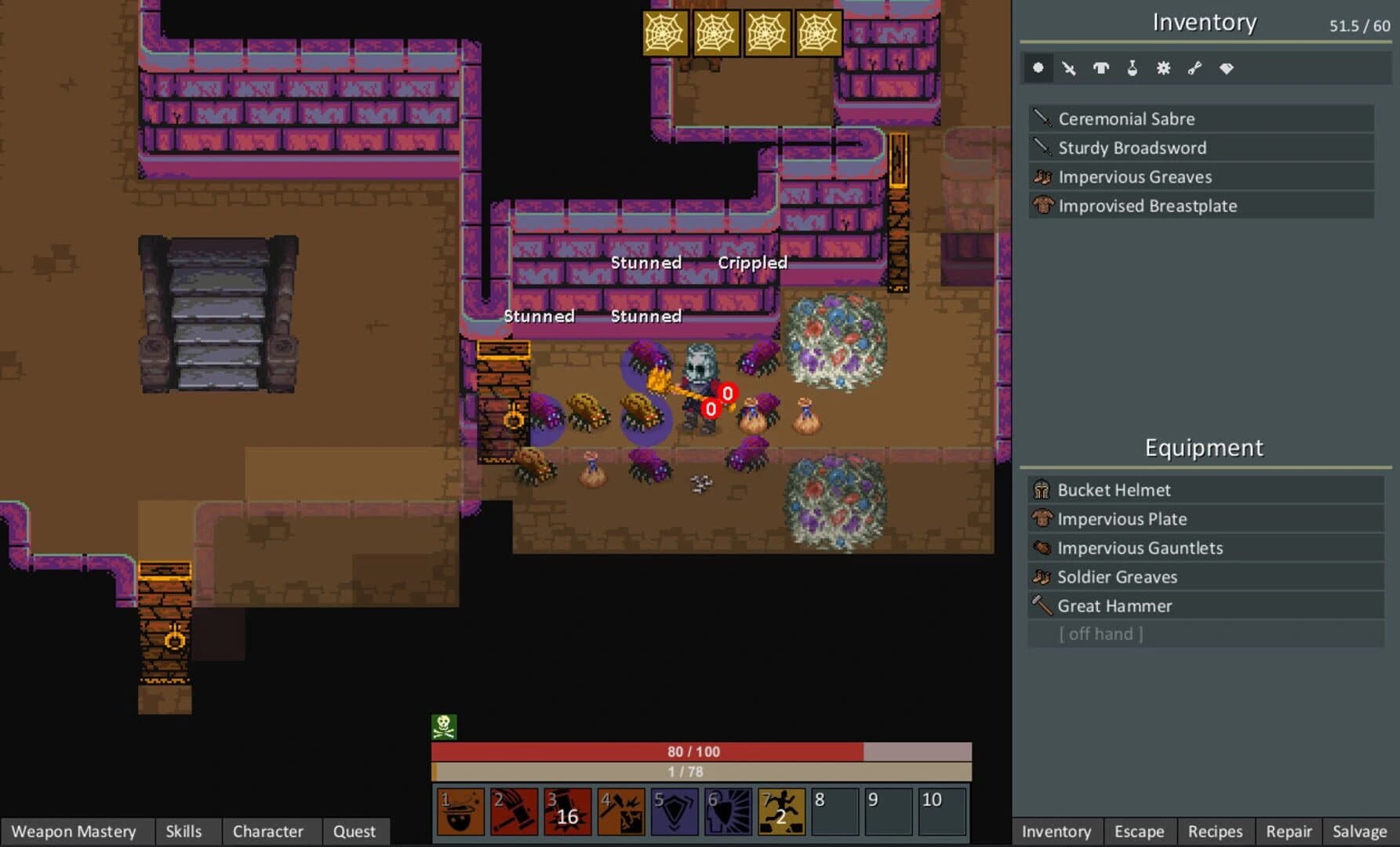The height and width of the screenshot is (847, 1400).
Task: Select hotbar slot 3 with 16 charges
Action: click(567, 812)
